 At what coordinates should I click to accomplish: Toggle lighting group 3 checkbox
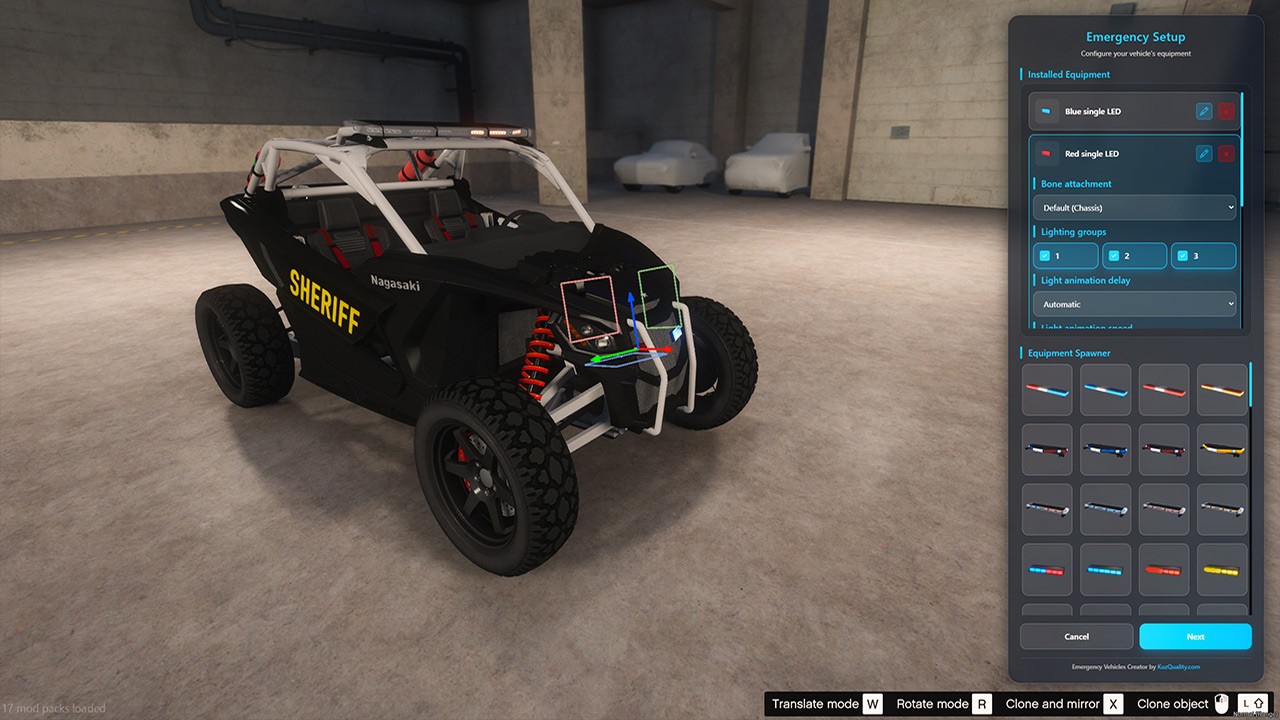pyautogui.click(x=1183, y=256)
